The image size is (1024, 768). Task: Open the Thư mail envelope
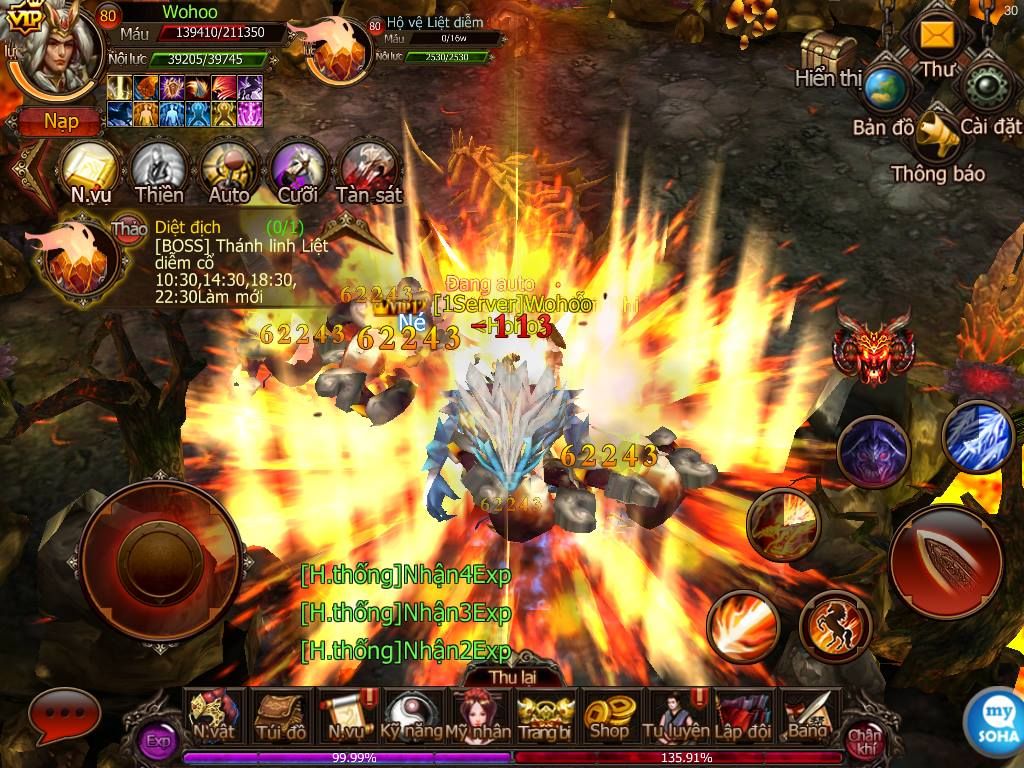(937, 39)
